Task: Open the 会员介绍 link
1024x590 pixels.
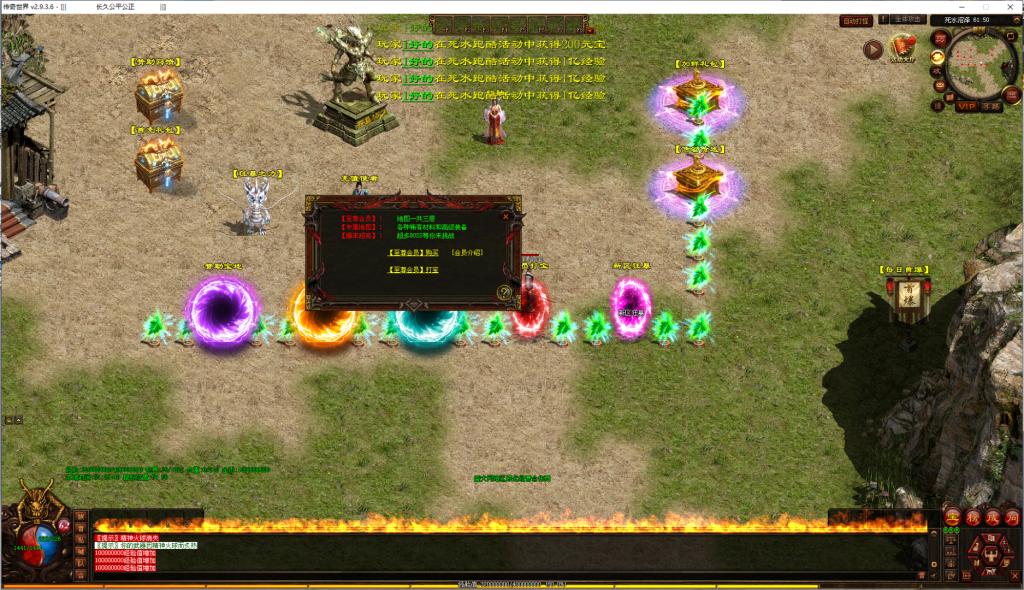Action: click(x=466, y=253)
